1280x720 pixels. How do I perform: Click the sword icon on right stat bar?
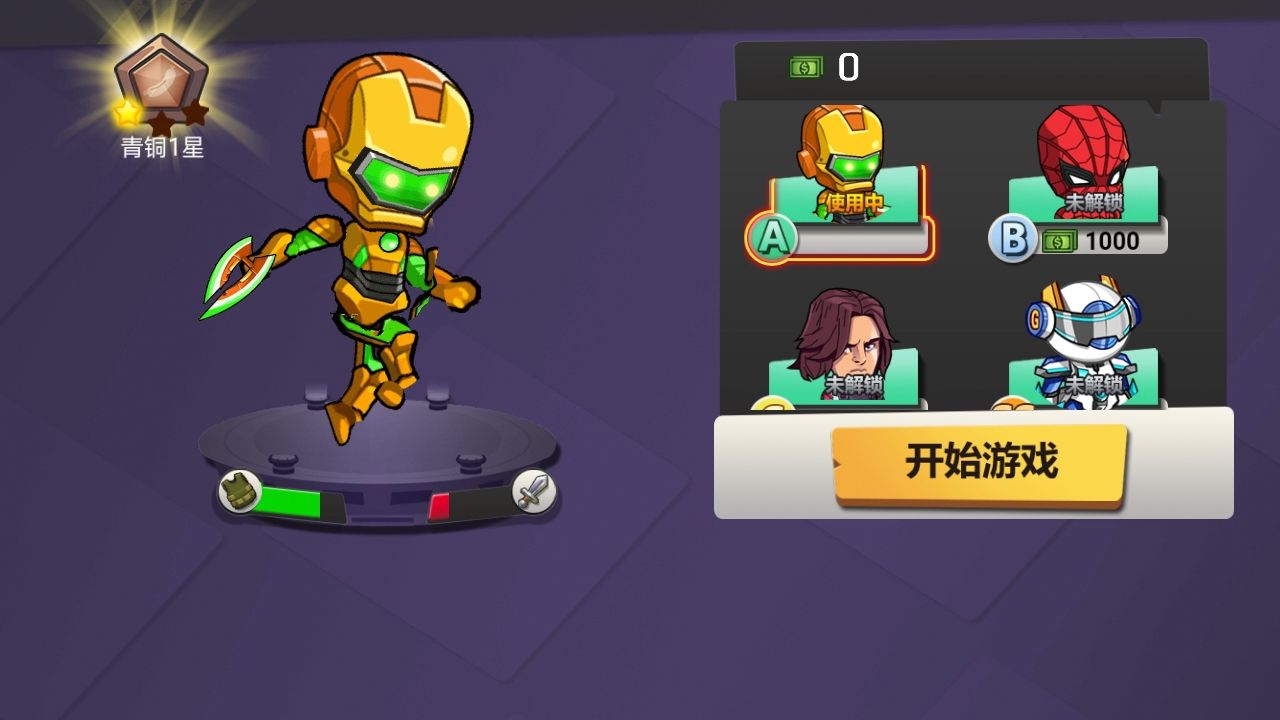click(533, 491)
